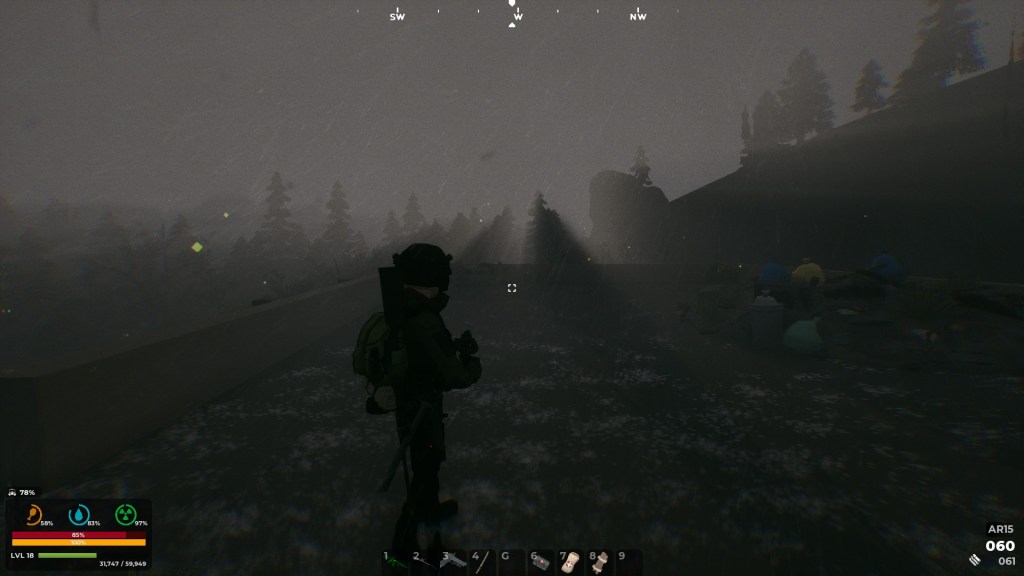Use the medkit in hotbar slot 6
Viewport: 1024px width, 576px height.
[541, 562]
